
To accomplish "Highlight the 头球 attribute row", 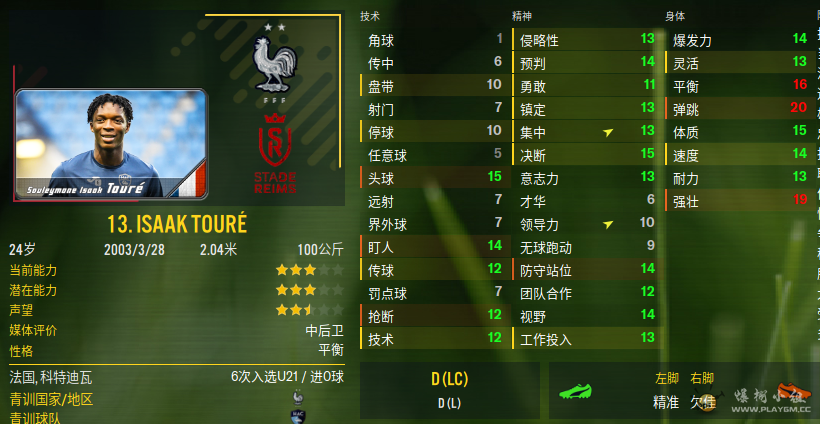I will point(434,177).
